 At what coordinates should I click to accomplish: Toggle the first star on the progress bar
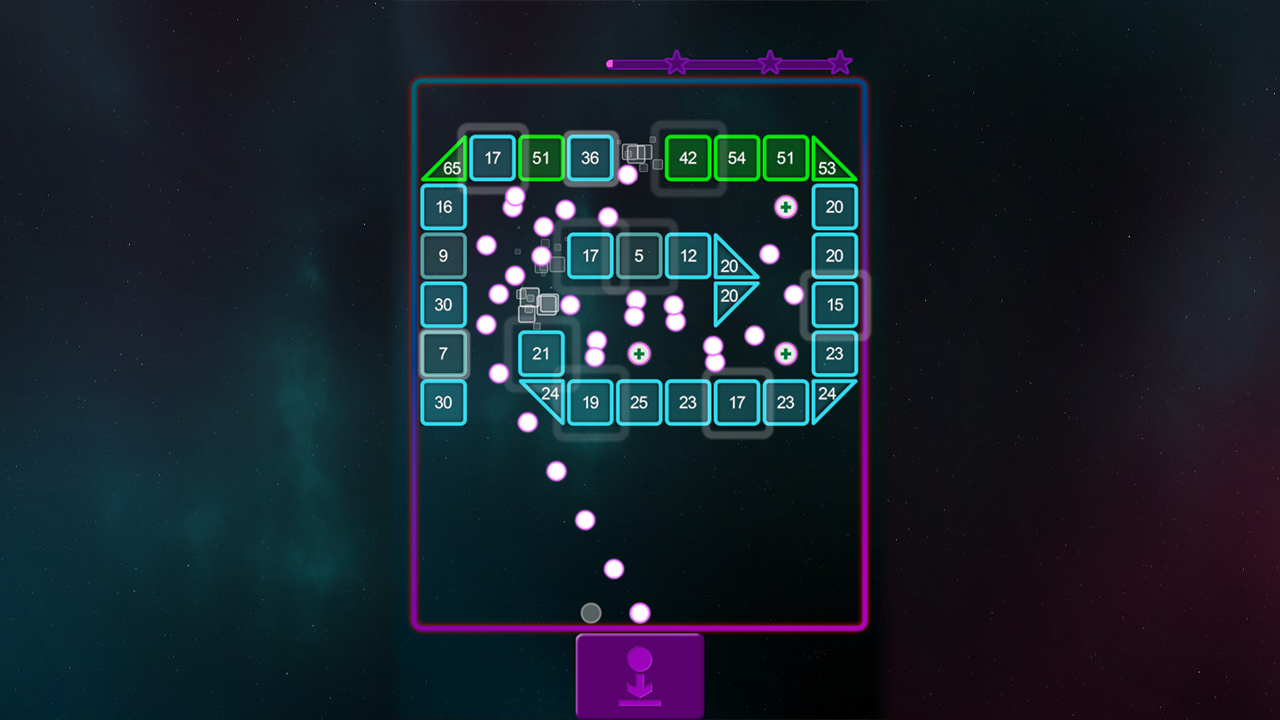[677, 62]
